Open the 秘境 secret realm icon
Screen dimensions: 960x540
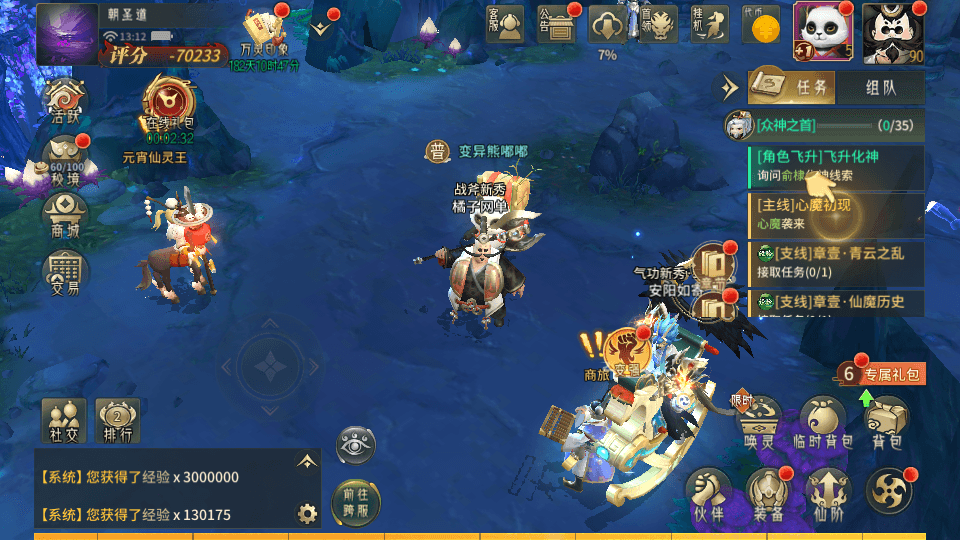tap(65, 159)
